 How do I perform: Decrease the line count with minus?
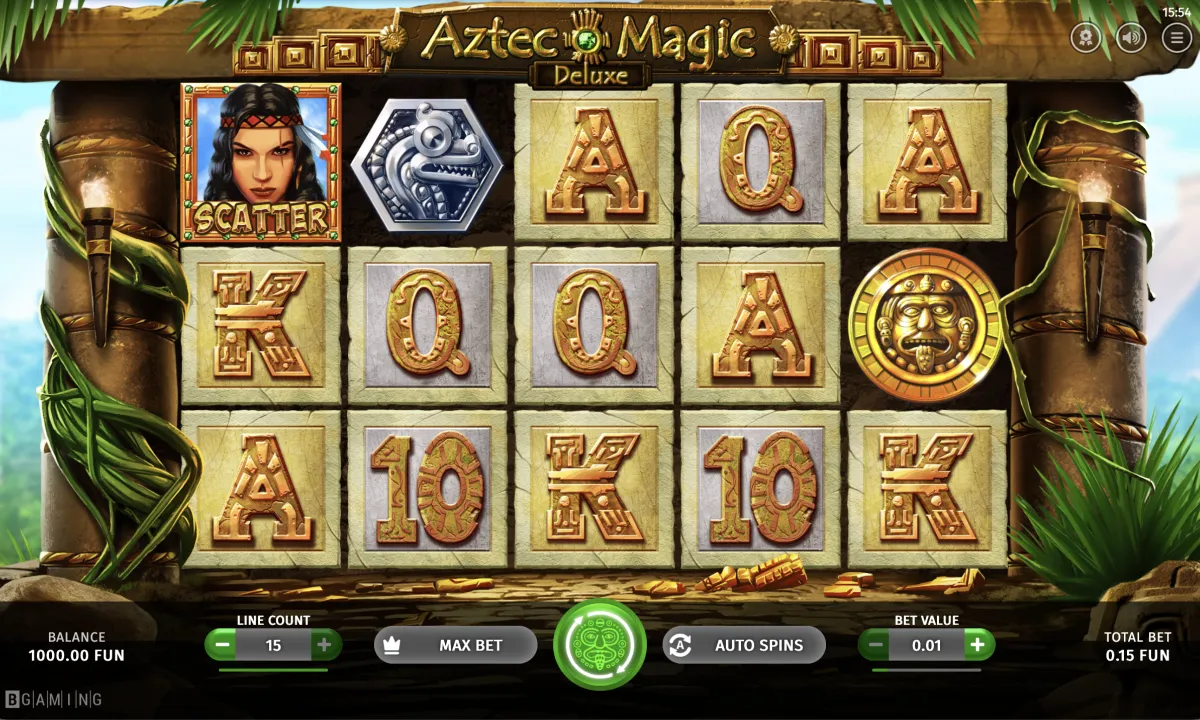pos(223,645)
